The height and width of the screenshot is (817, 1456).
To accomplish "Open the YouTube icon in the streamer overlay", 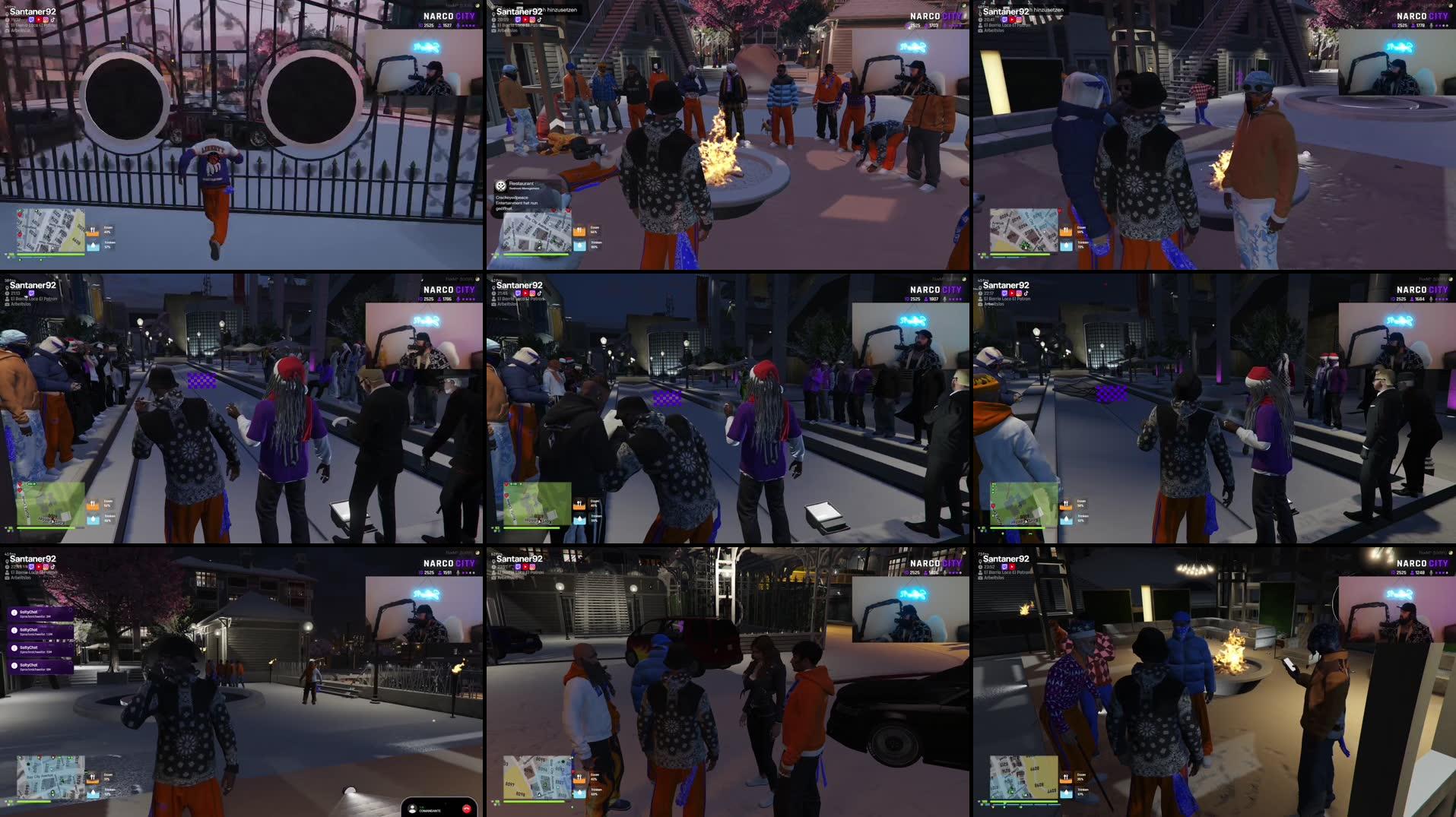I will pyautogui.click(x=39, y=20).
